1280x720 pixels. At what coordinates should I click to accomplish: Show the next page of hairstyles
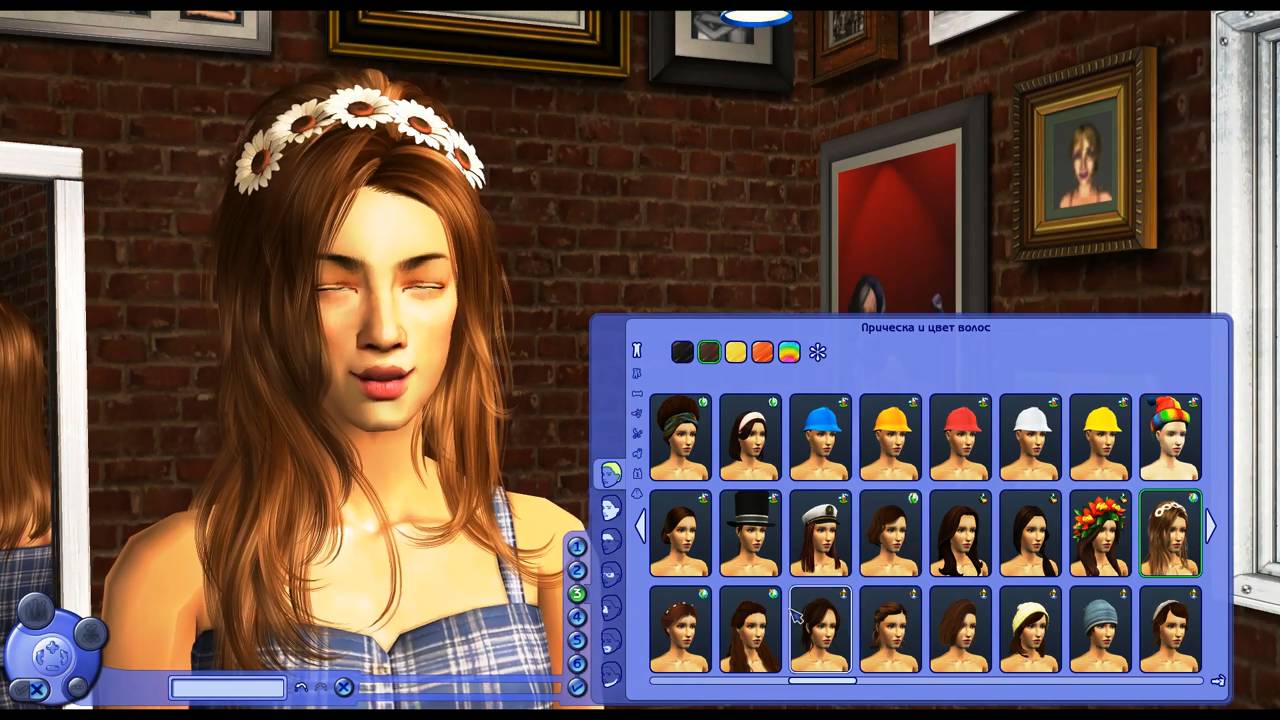(x=1211, y=526)
